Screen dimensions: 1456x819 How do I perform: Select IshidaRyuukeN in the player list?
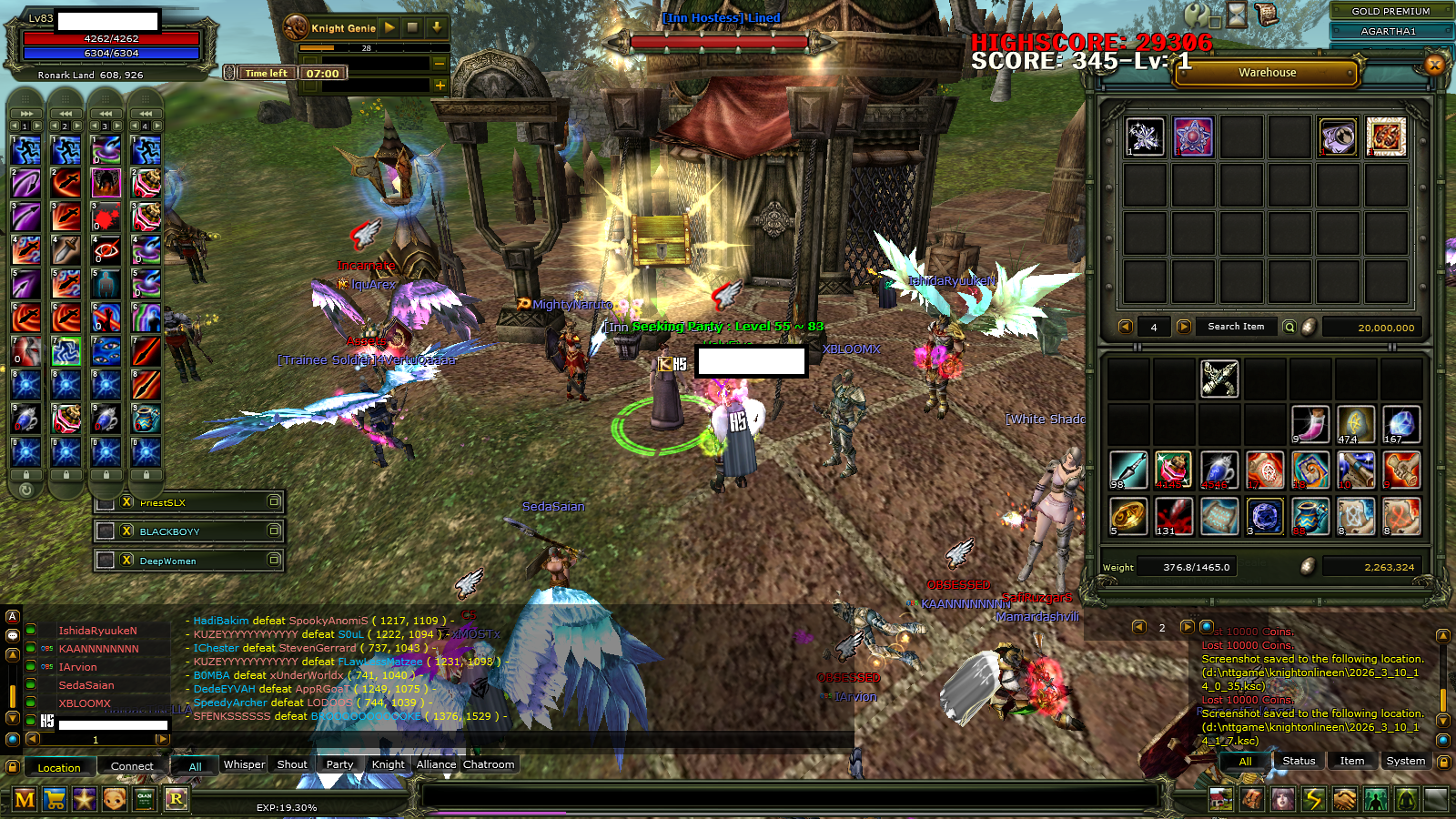coord(97,631)
